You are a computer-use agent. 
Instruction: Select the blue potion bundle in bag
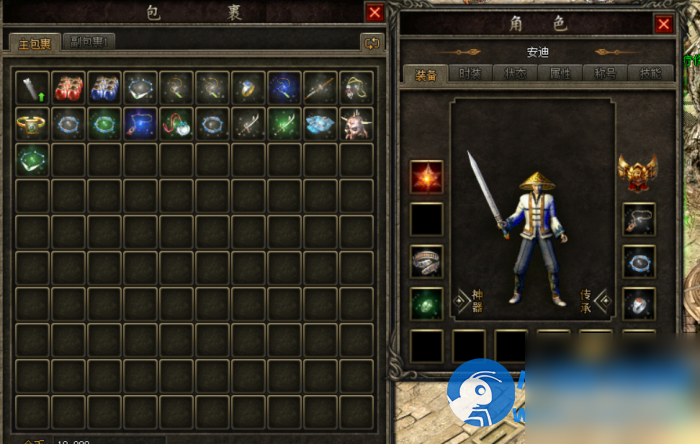tap(104, 88)
